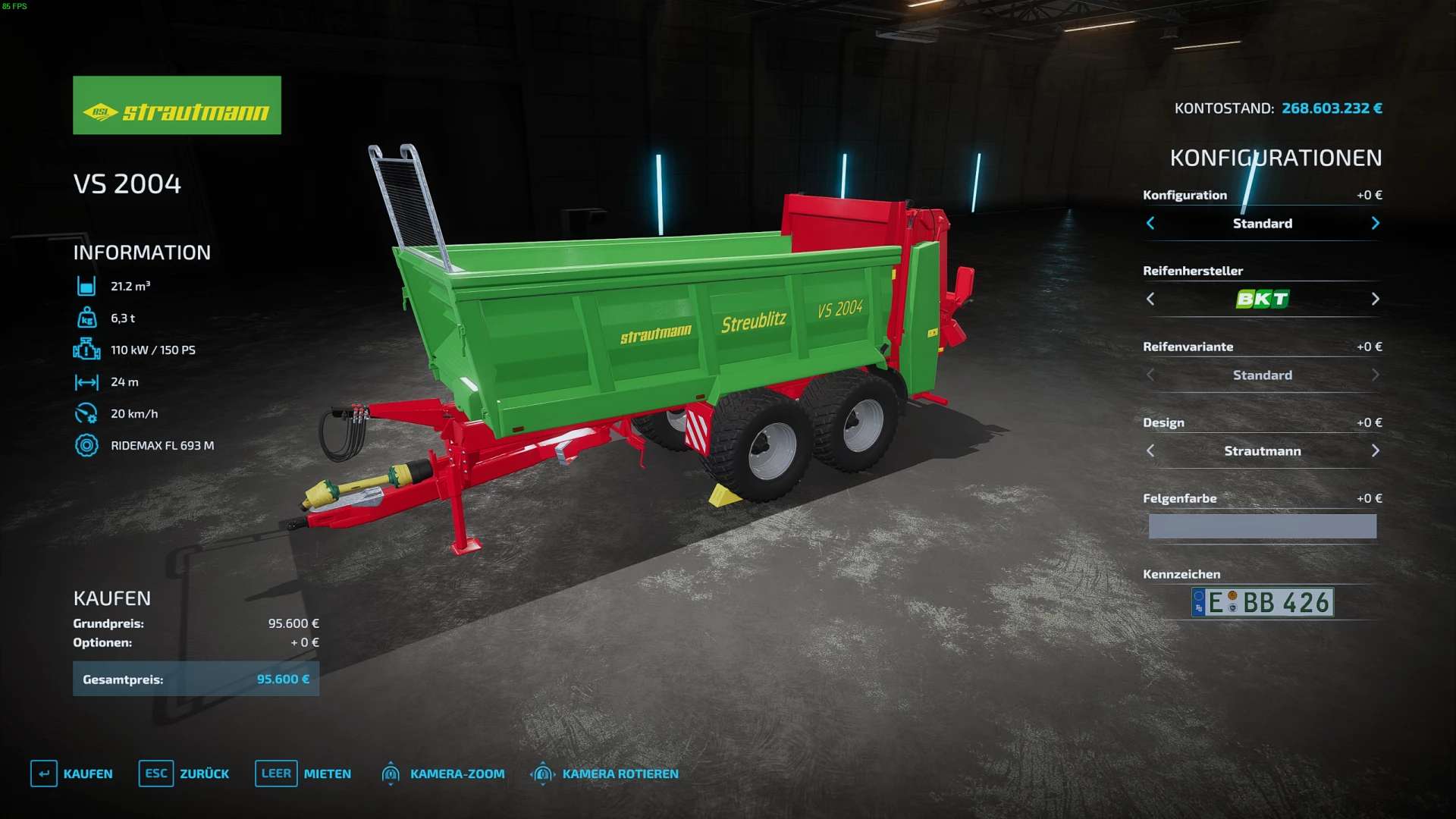This screenshot has height=819, width=1456.
Task: Buy the VS 2004 with Kaufen
Action: click(72, 773)
